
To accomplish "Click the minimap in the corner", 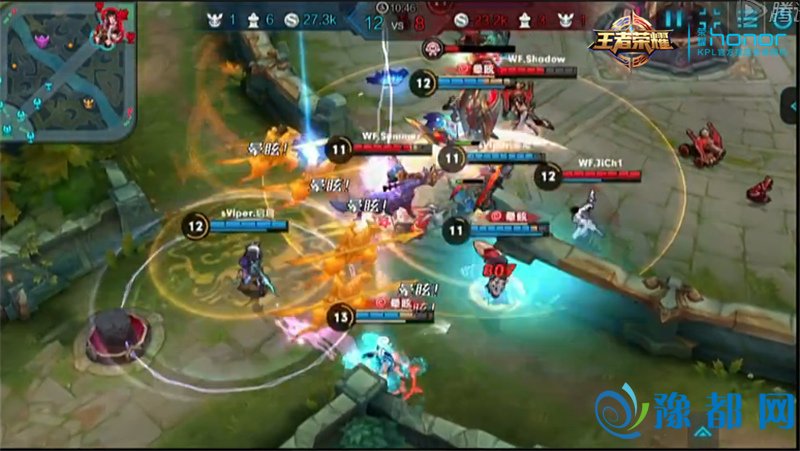I will 66,68.
